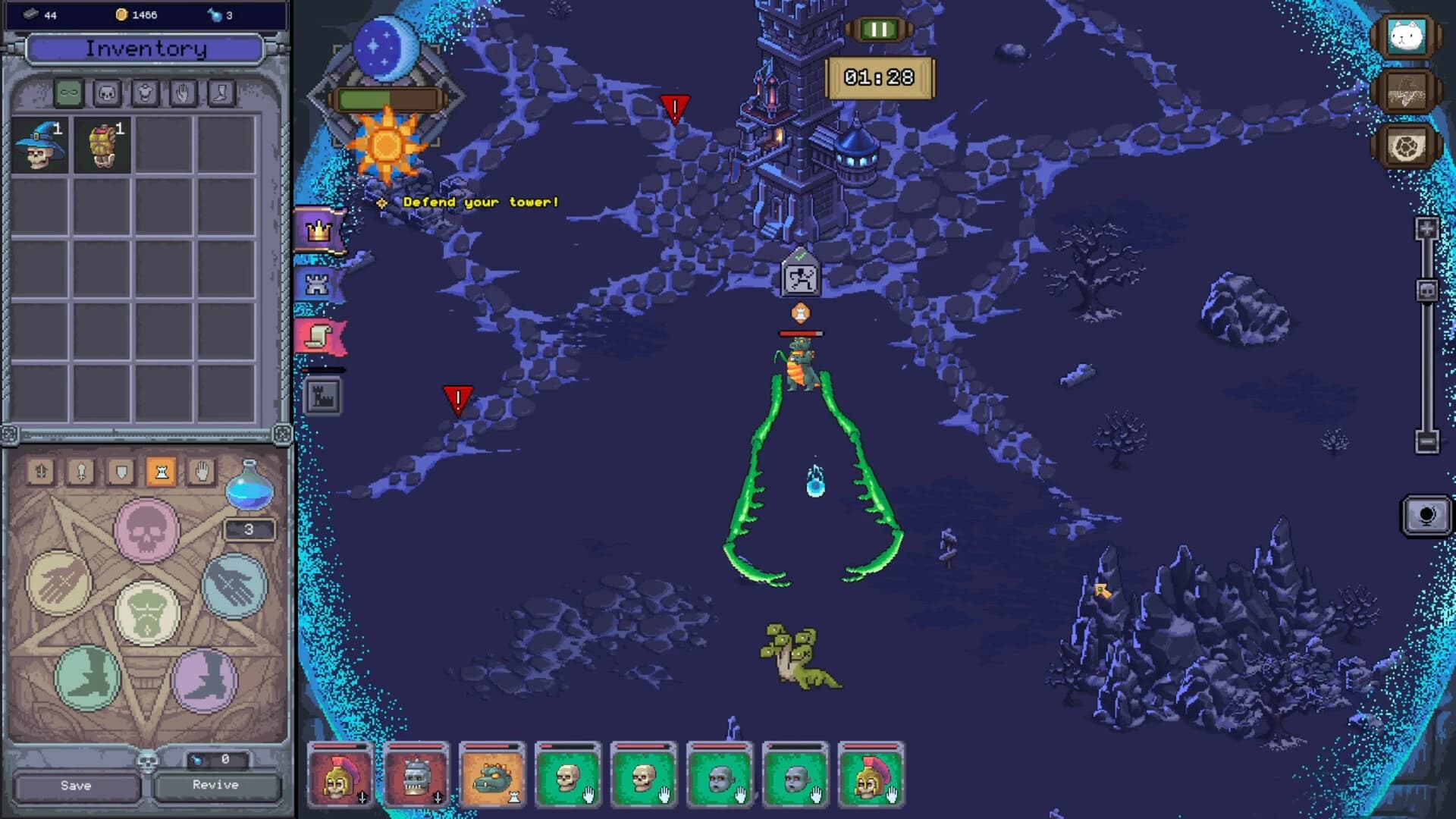1456x819 pixels.
Task: Switch to the boot inventory filter tab
Action: tap(221, 93)
